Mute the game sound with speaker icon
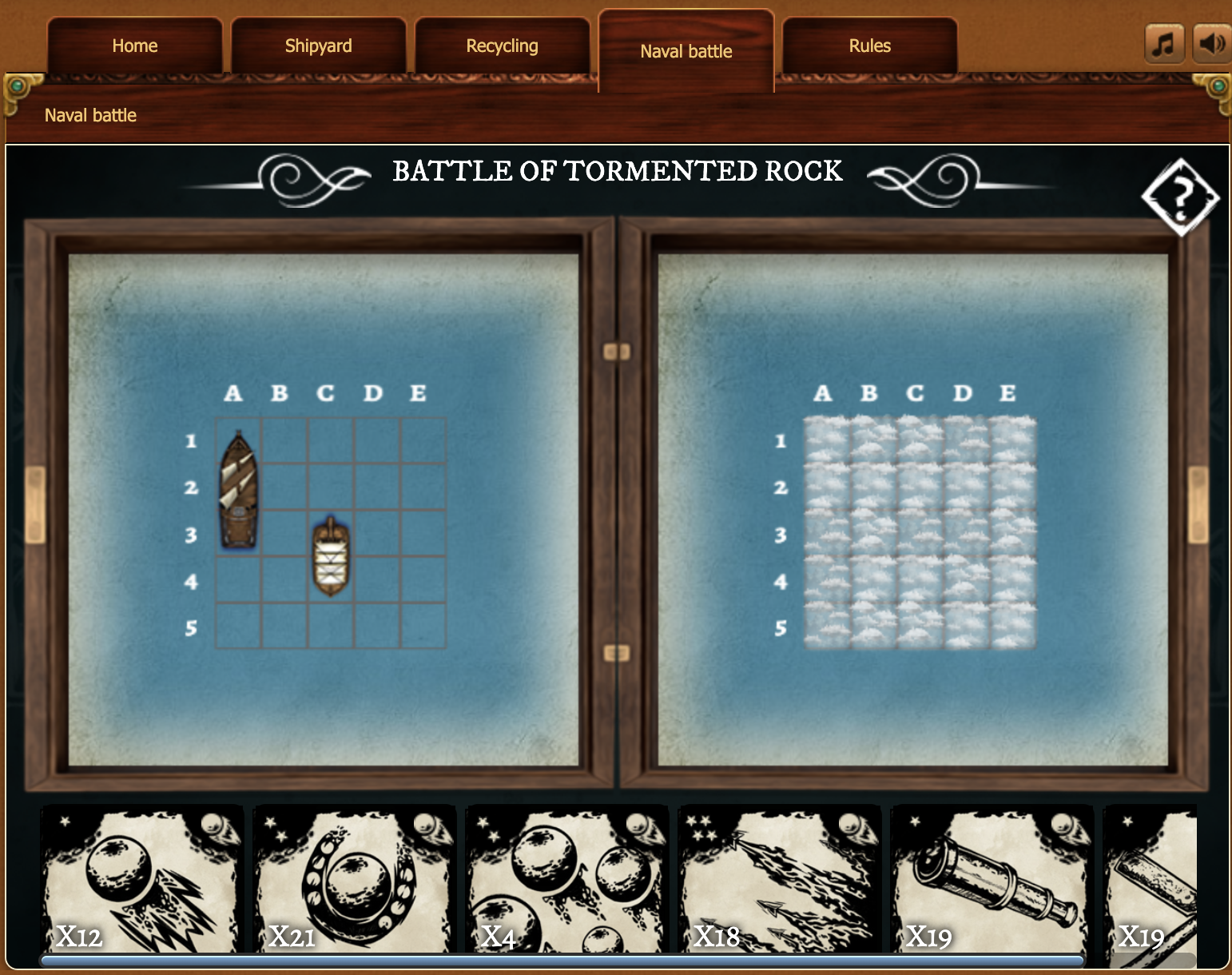Viewport: 1232px width, 975px height. 1212,45
